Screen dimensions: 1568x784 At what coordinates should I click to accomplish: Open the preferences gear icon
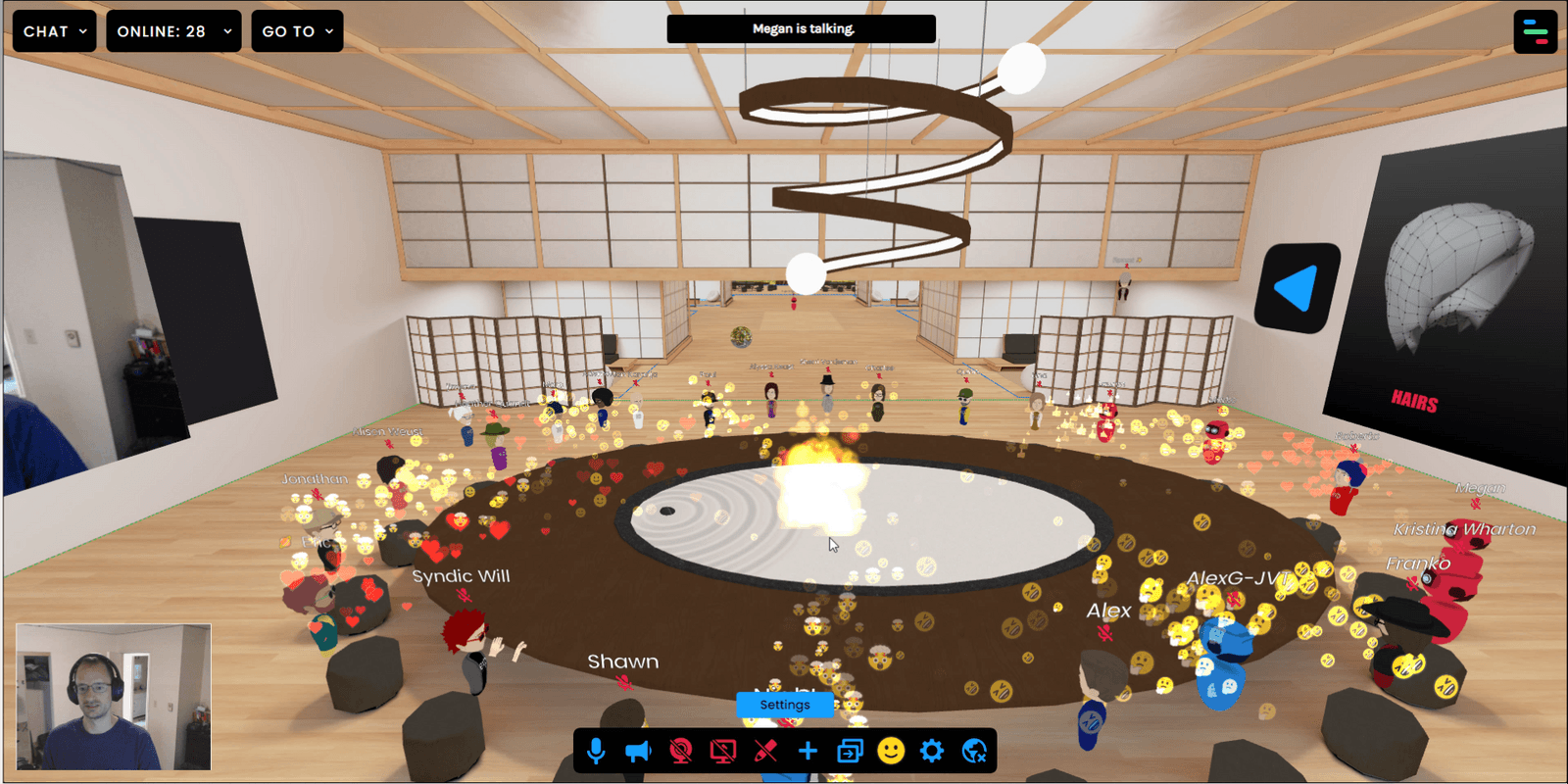pyautogui.click(x=934, y=751)
